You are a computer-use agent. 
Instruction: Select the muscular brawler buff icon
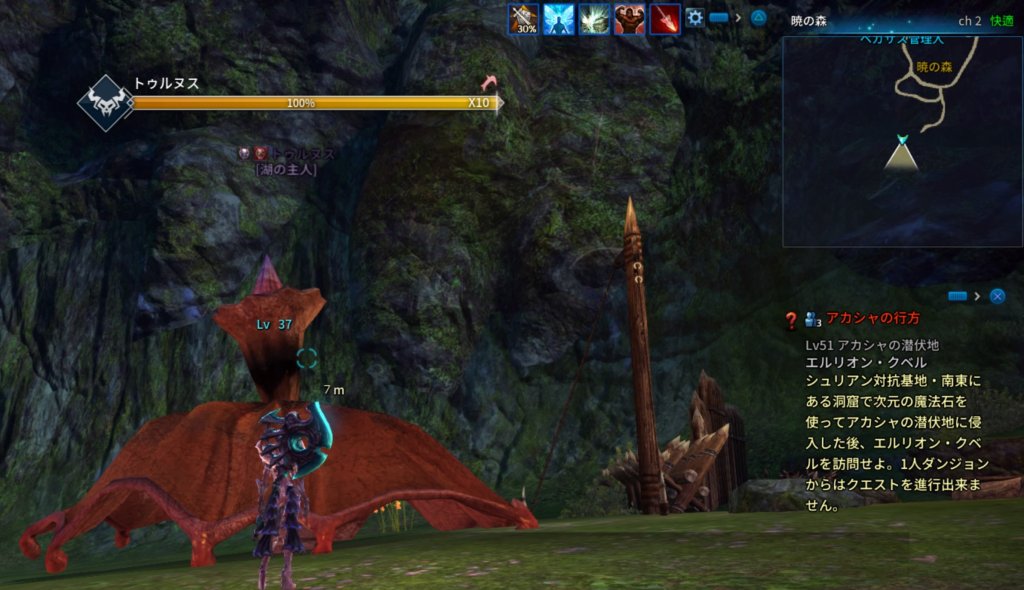[629, 19]
